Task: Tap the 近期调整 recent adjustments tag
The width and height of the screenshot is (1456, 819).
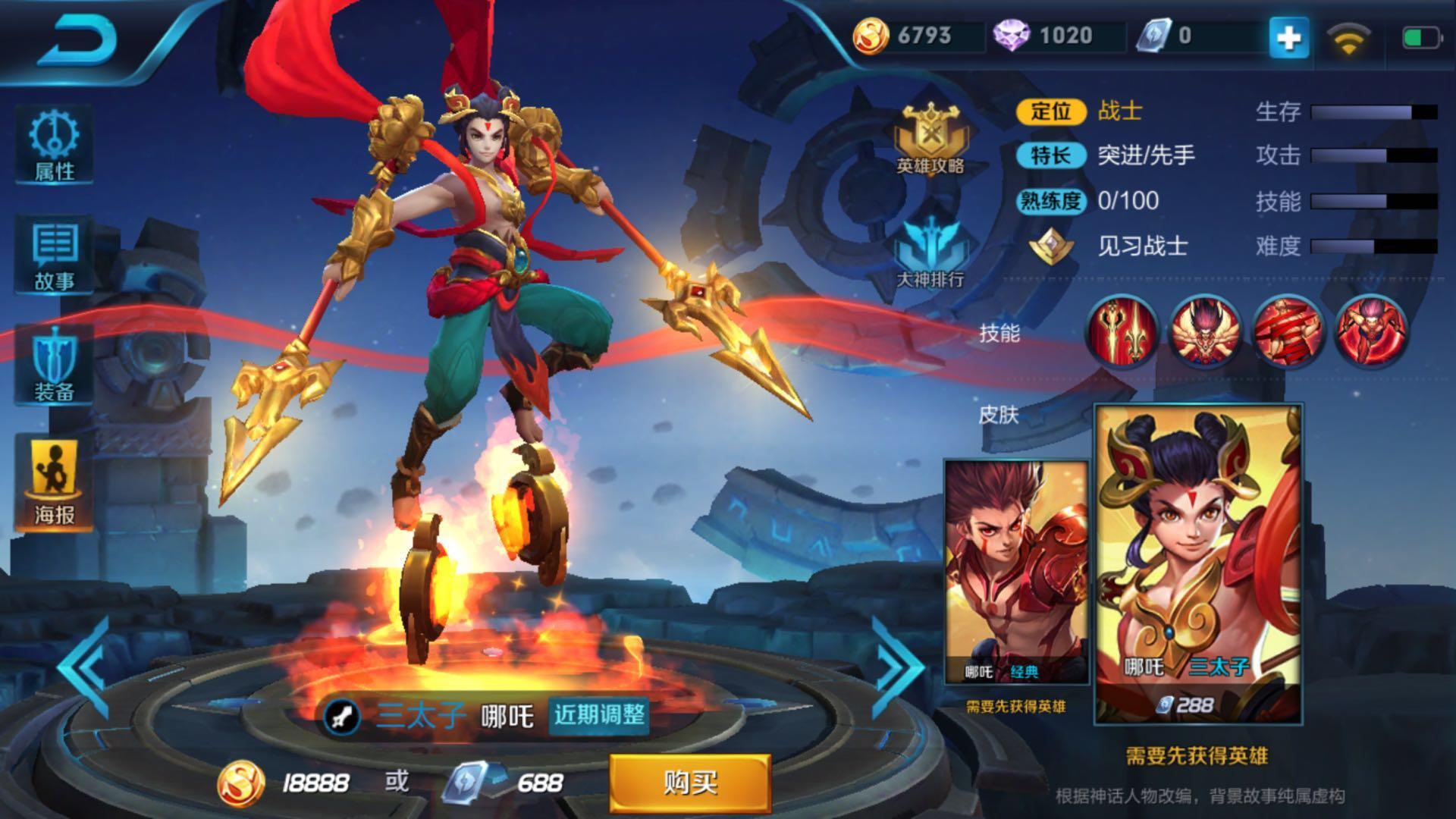Action: (x=599, y=715)
